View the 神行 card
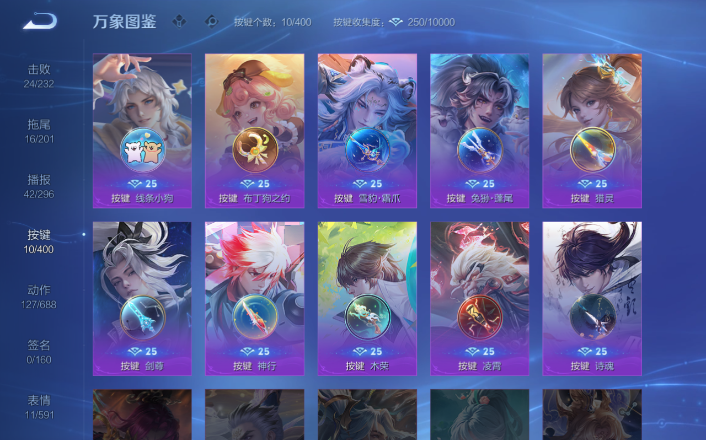The width and height of the screenshot is (706, 440). [254, 298]
